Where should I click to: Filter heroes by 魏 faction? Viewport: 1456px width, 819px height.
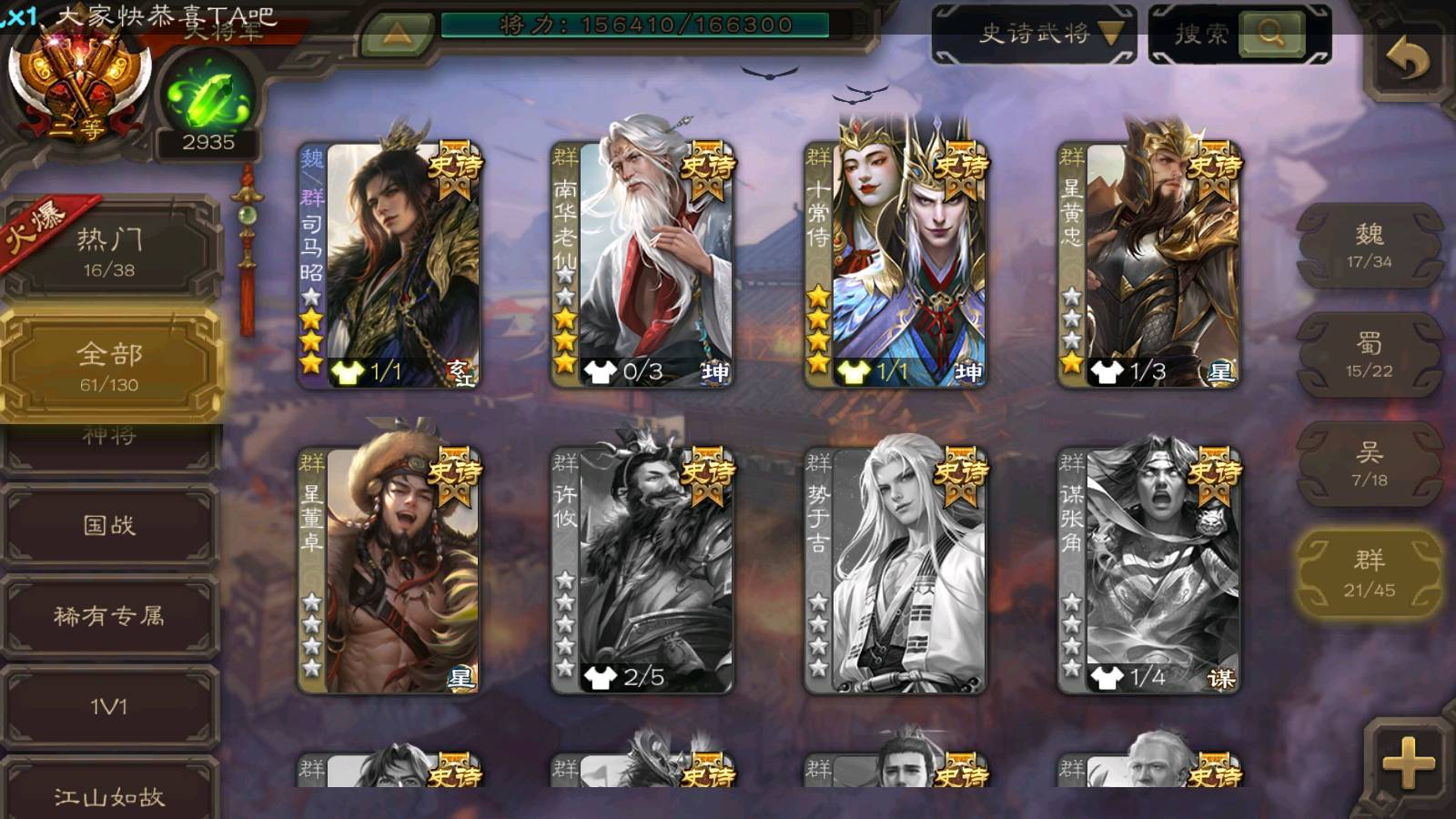click(1369, 246)
